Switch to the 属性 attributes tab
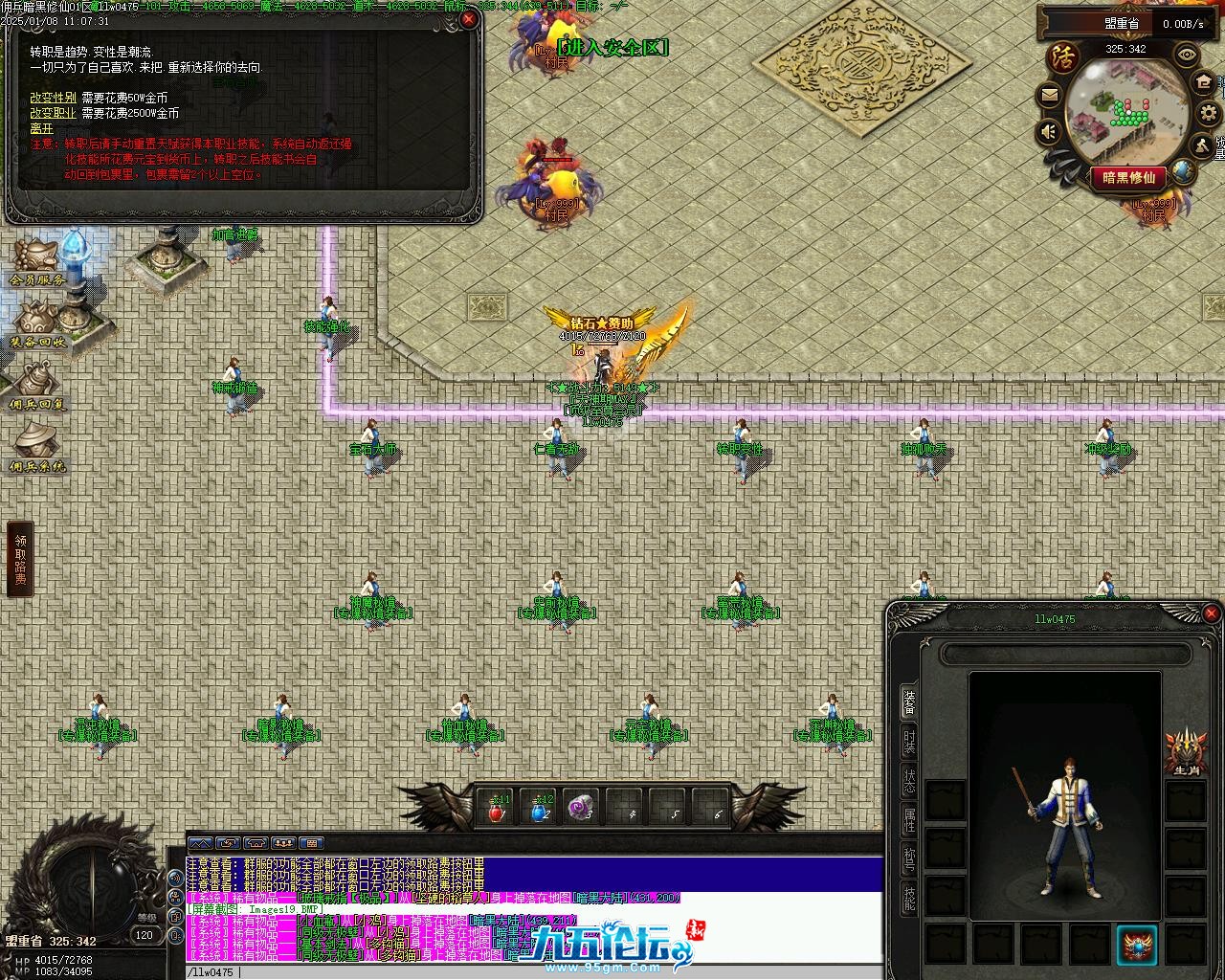Image resolution: width=1225 pixels, height=980 pixels. click(x=908, y=822)
